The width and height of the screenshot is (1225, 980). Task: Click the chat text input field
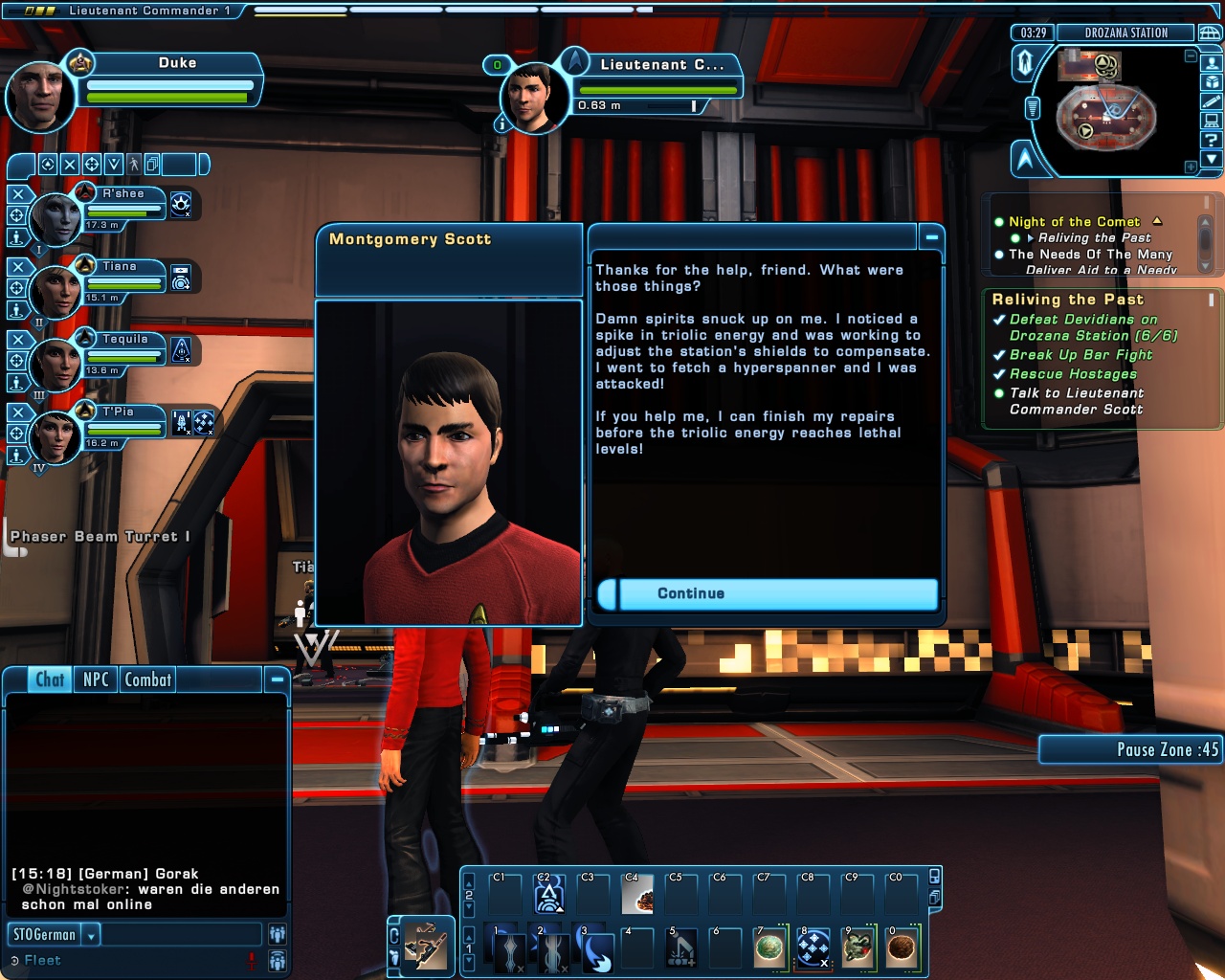point(180,935)
